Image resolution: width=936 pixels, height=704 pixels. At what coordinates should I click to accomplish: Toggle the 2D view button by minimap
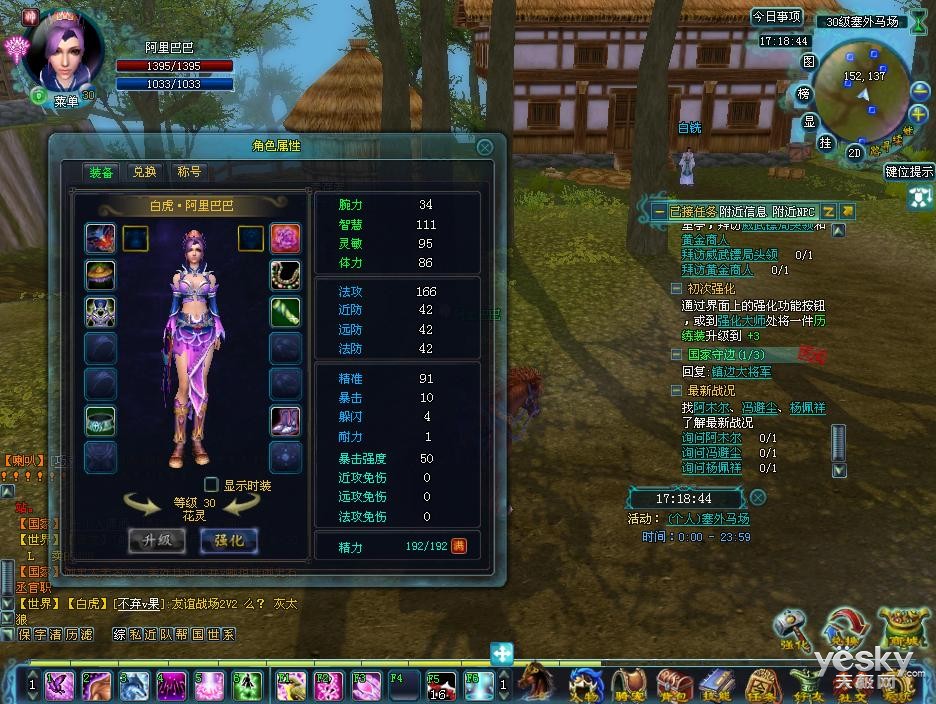[x=855, y=152]
